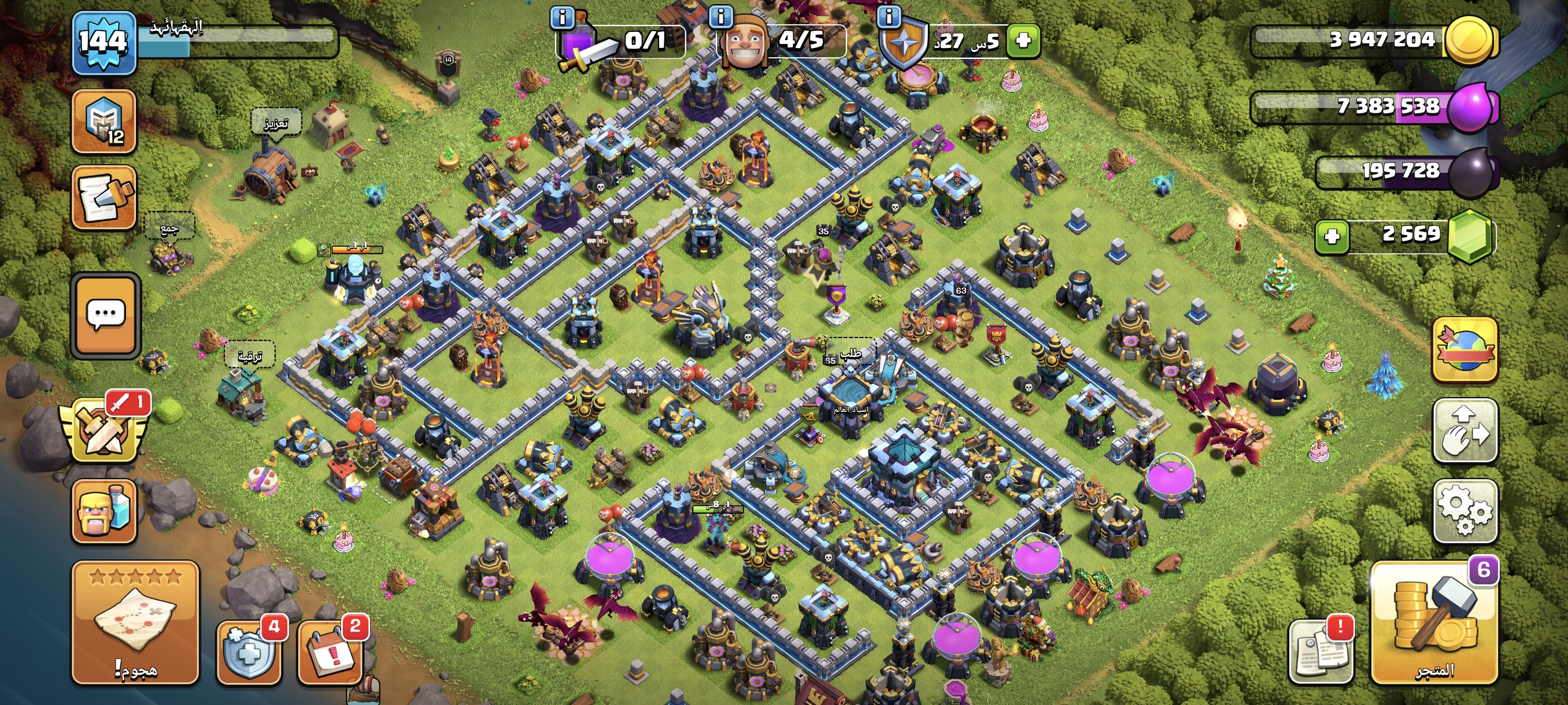The image size is (1568, 705).
Task: Extend shield with the green plus button
Action: 1023,41
